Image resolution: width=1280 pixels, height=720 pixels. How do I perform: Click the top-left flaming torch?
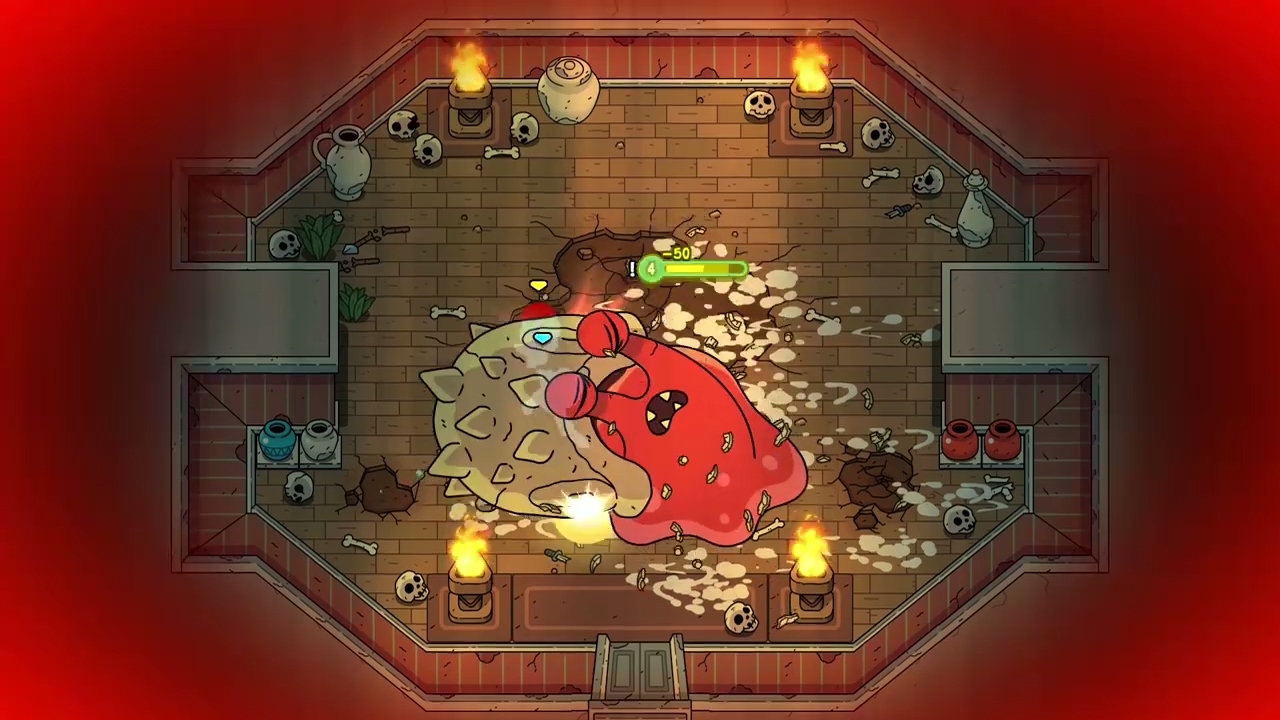(470, 85)
